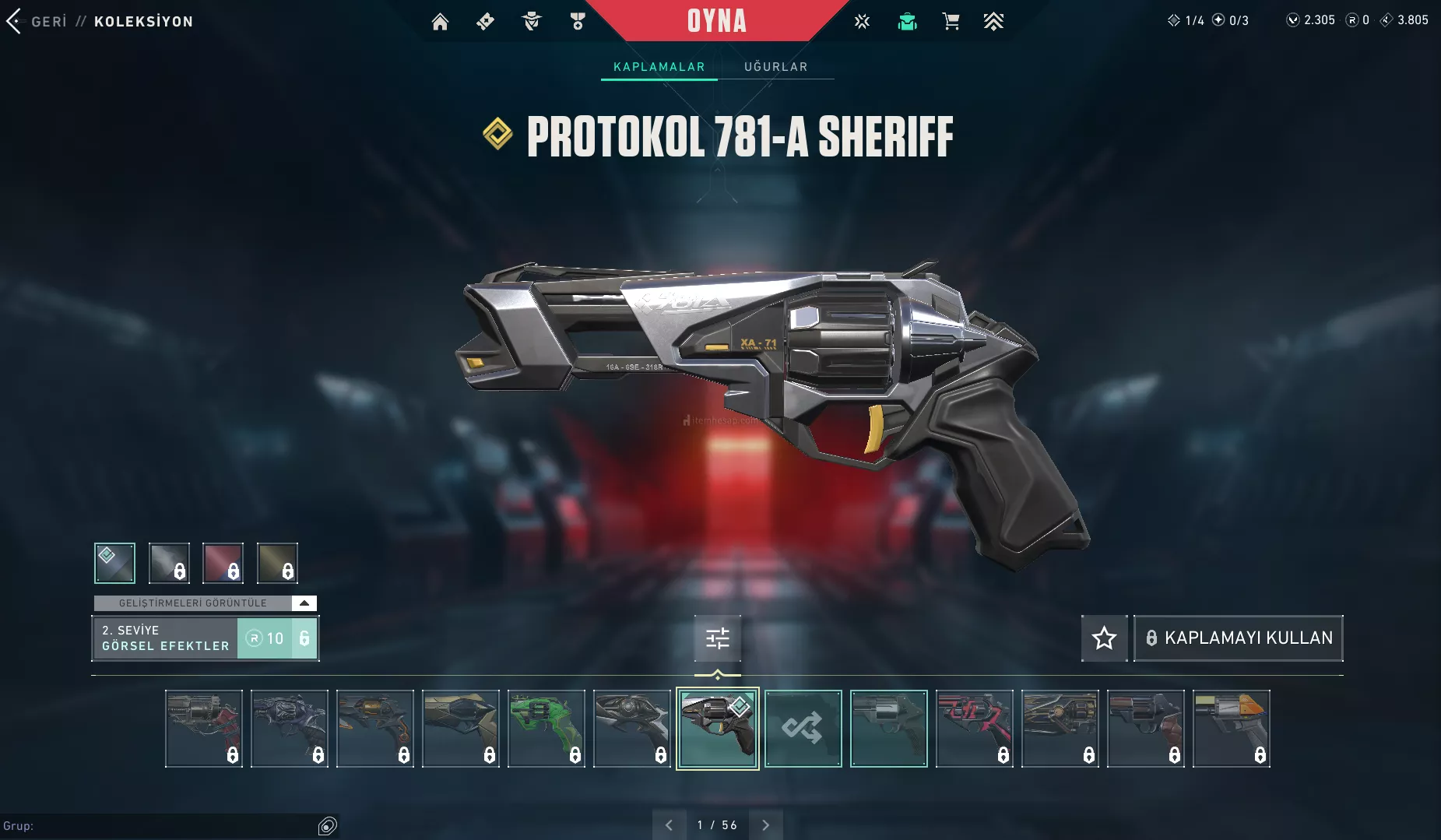Select the green Sheriff skin thumbnail
Screen dimensions: 1441x840
click(x=547, y=729)
